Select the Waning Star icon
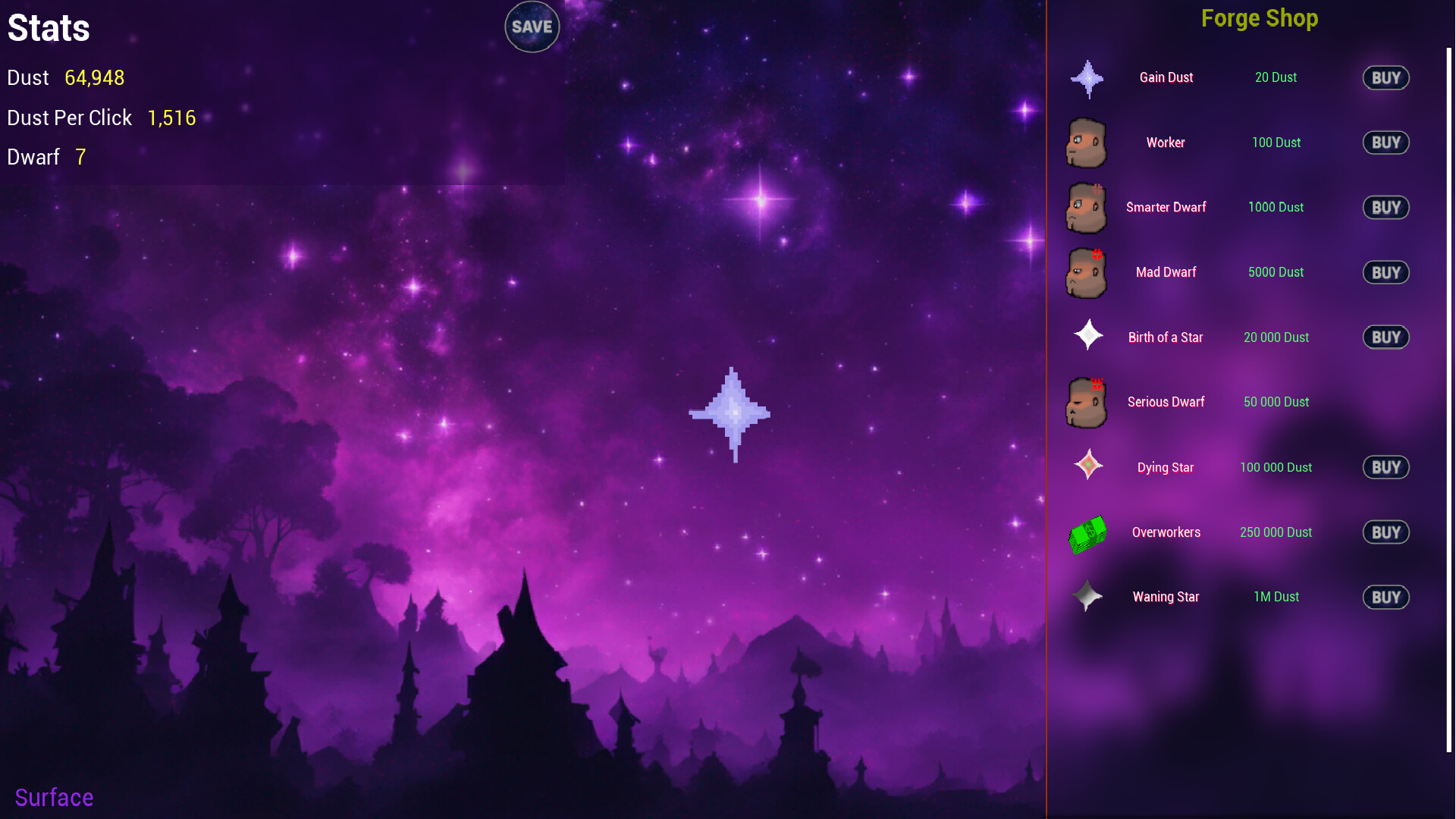This screenshot has height=819, width=1456. tap(1087, 597)
